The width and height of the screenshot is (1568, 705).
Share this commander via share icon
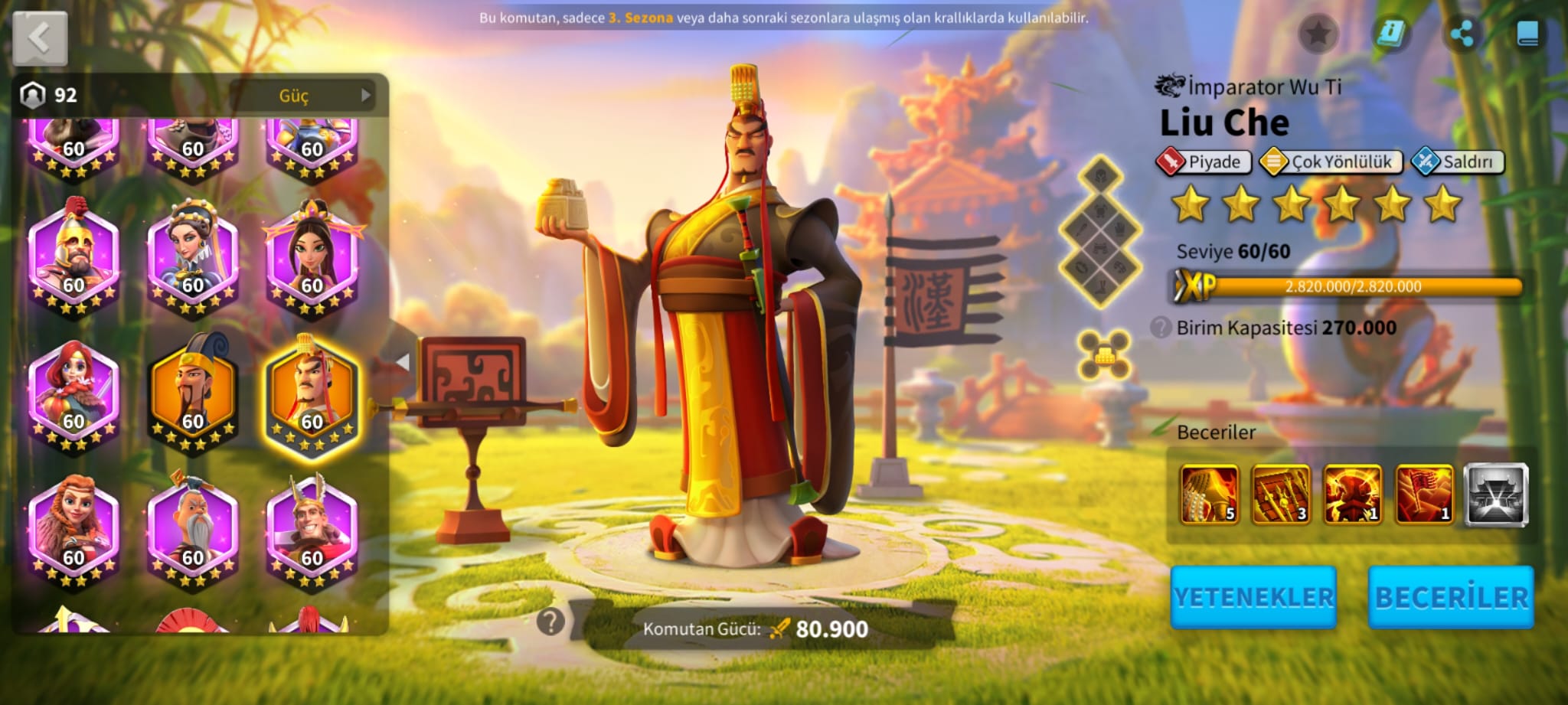[x=1461, y=34]
